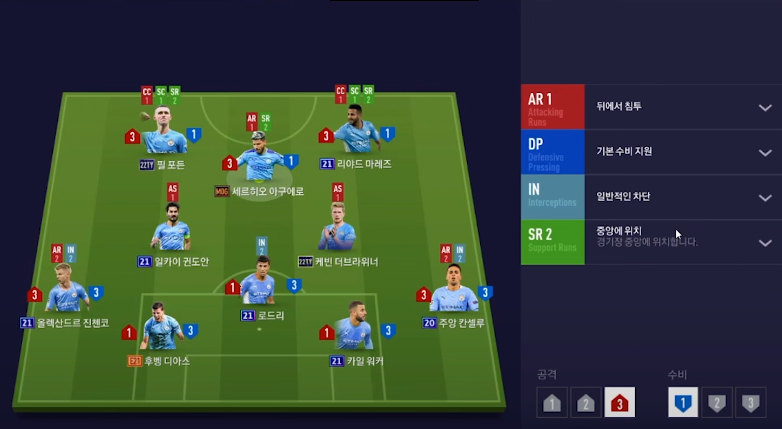Select defense level 3
This screenshot has height=429, width=782.
[750, 403]
